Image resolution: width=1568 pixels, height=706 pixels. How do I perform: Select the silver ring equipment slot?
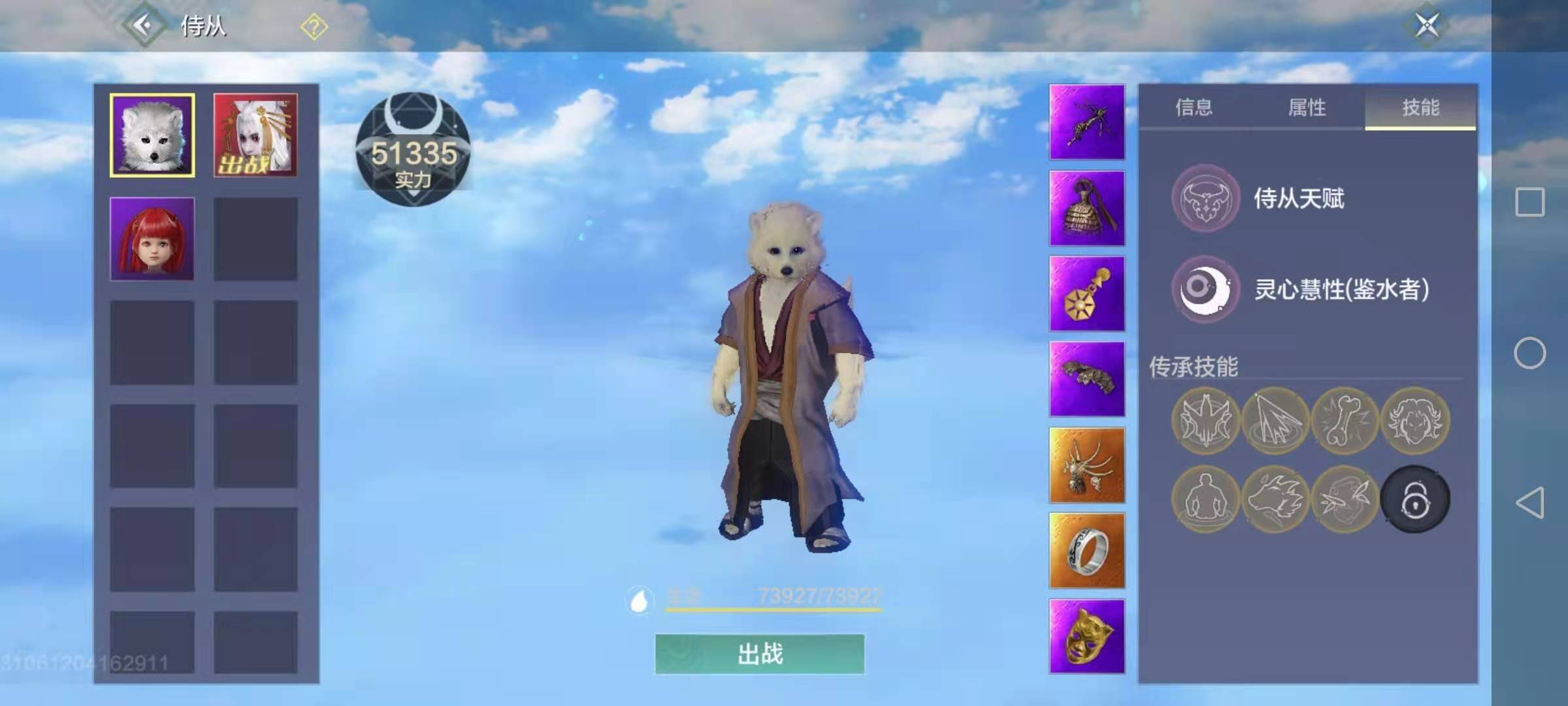click(1086, 551)
